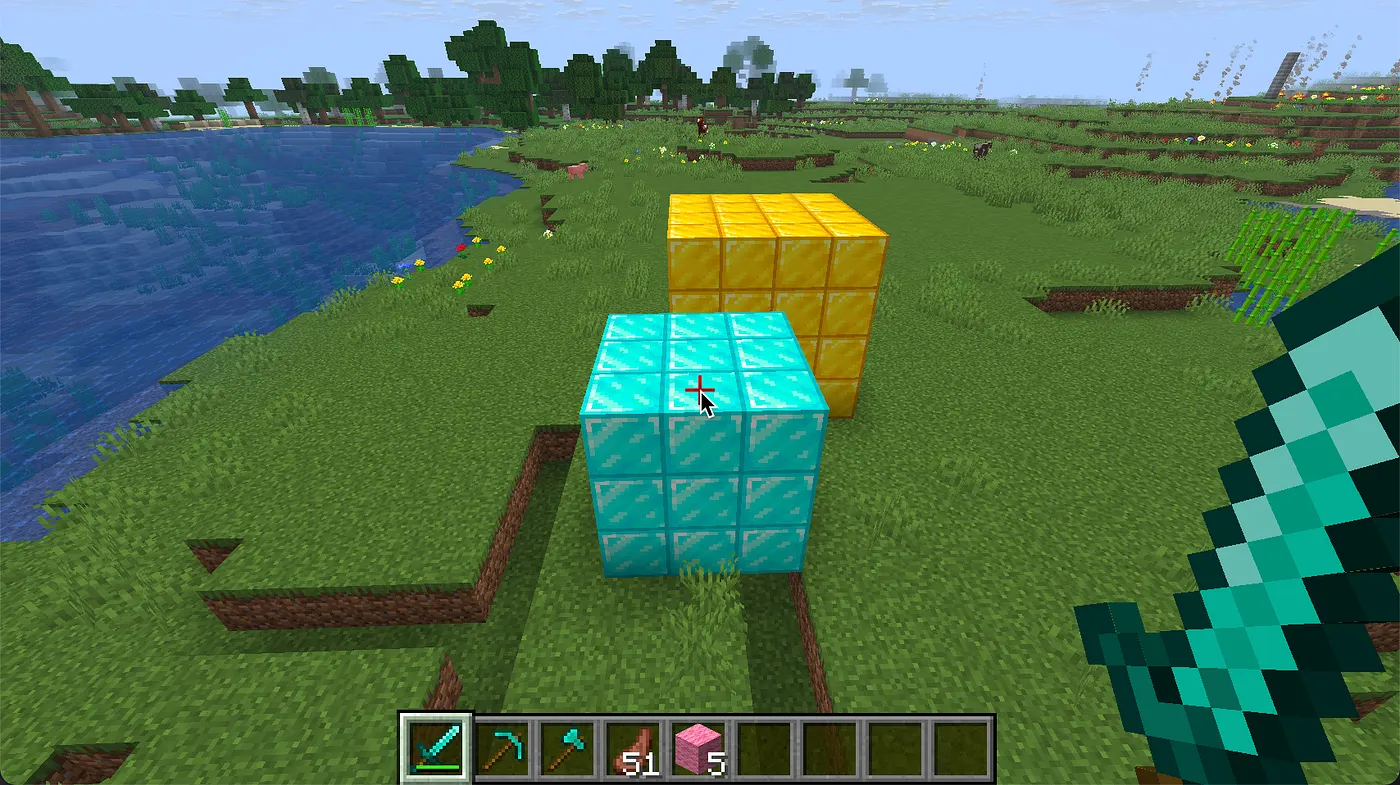Select the diamond sword hotbar slot
Viewport: 1400px width, 785px height.
click(436, 748)
